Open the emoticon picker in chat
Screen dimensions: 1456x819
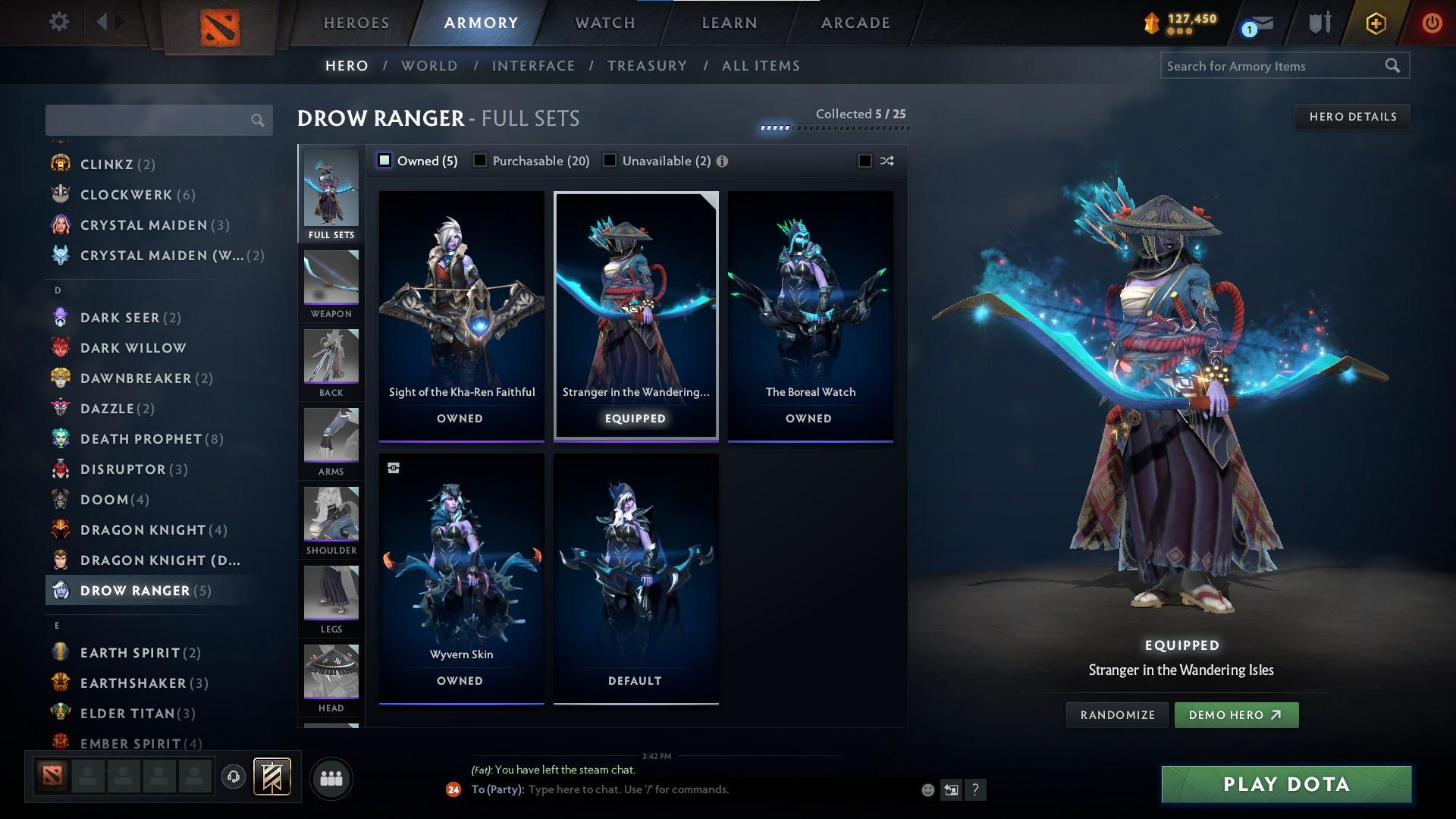tap(927, 789)
